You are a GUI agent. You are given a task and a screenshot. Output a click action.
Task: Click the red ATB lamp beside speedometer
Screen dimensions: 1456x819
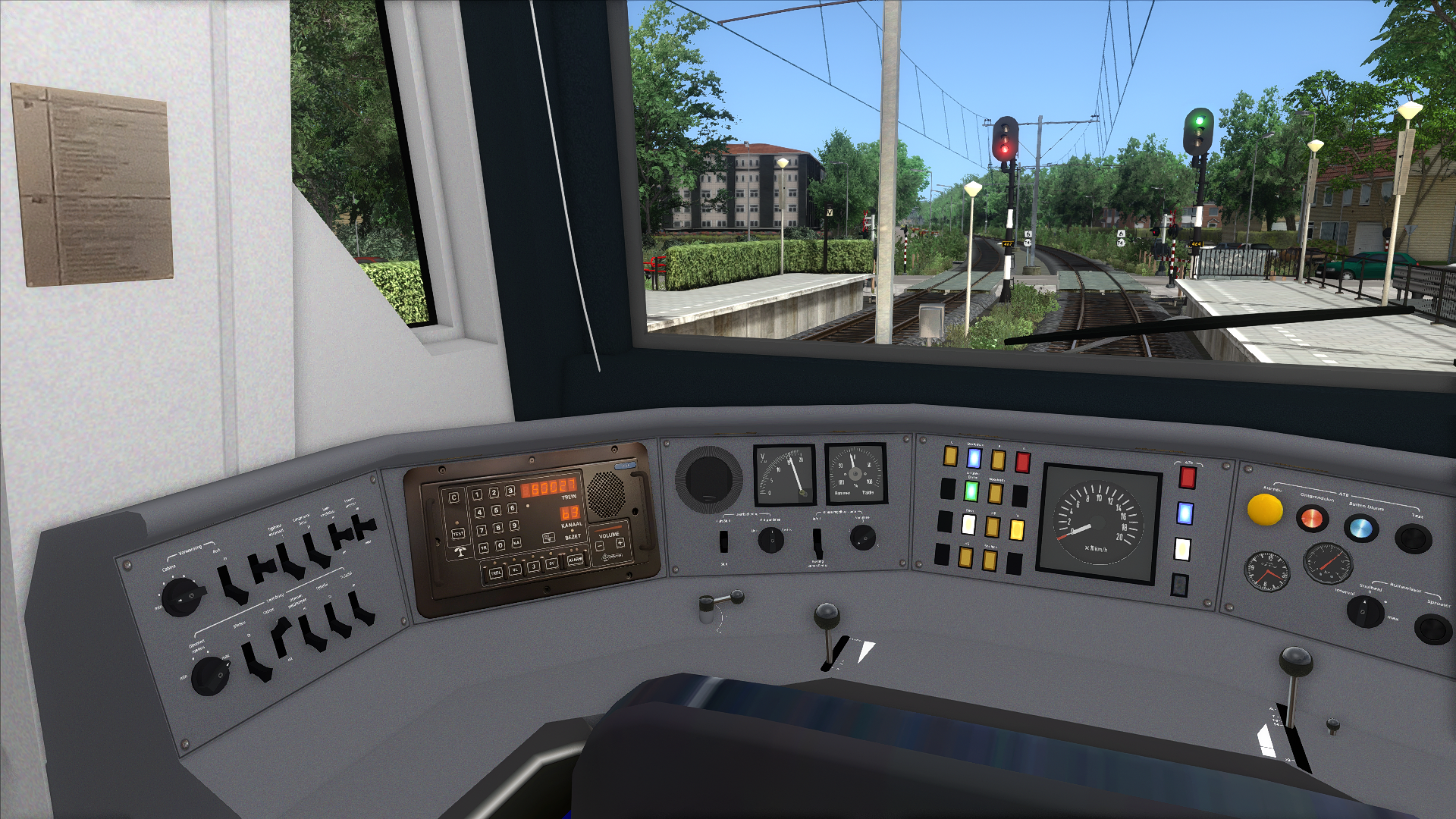[x=1187, y=477]
